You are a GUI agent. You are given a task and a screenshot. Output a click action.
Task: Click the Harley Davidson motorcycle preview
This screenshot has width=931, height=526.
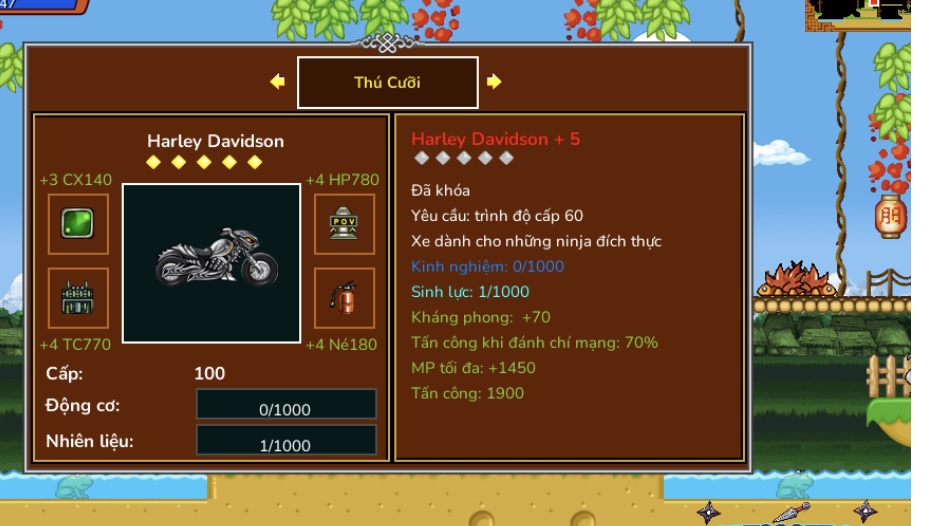tap(211, 263)
